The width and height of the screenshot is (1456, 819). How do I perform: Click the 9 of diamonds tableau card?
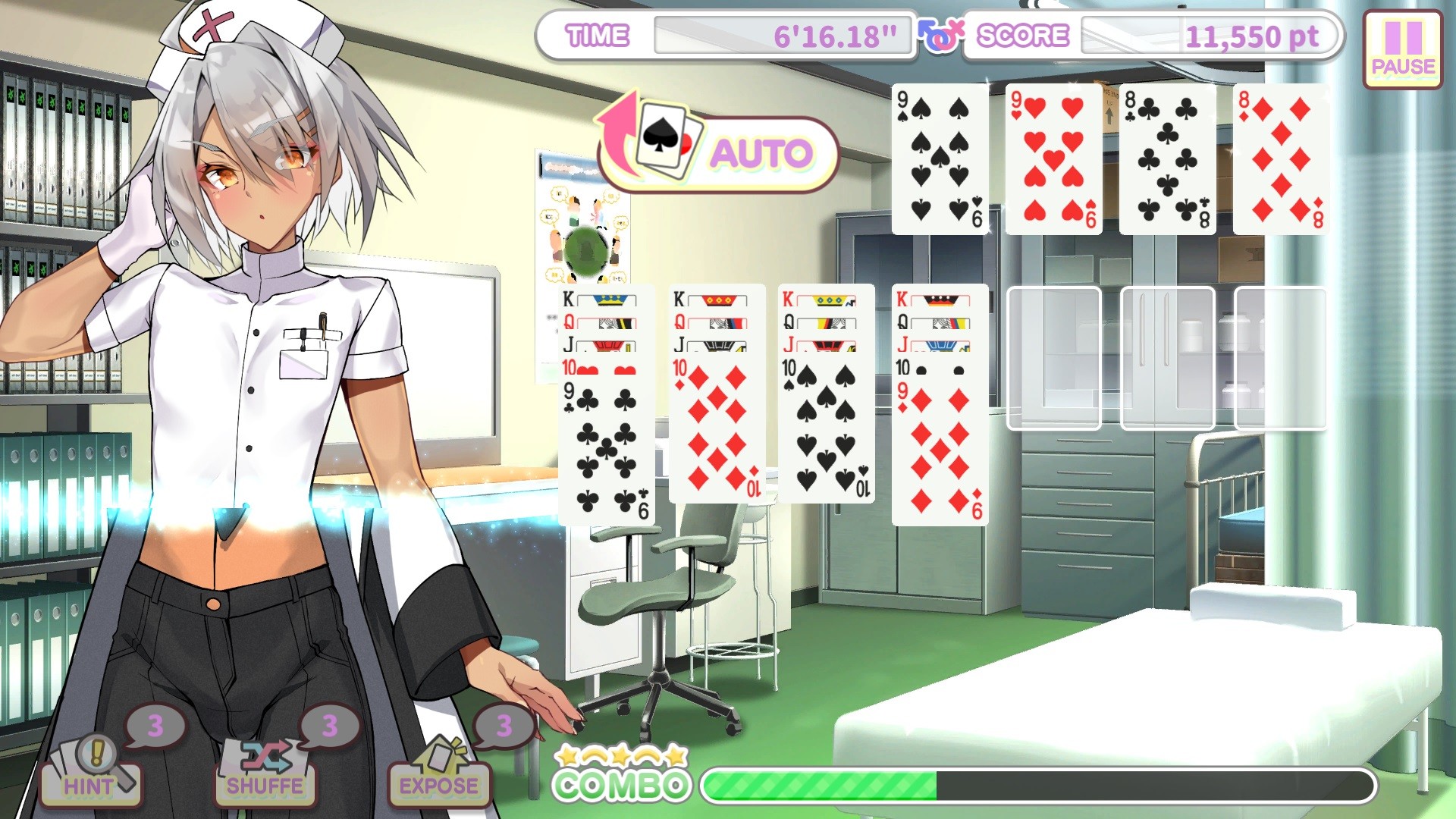coord(940,451)
